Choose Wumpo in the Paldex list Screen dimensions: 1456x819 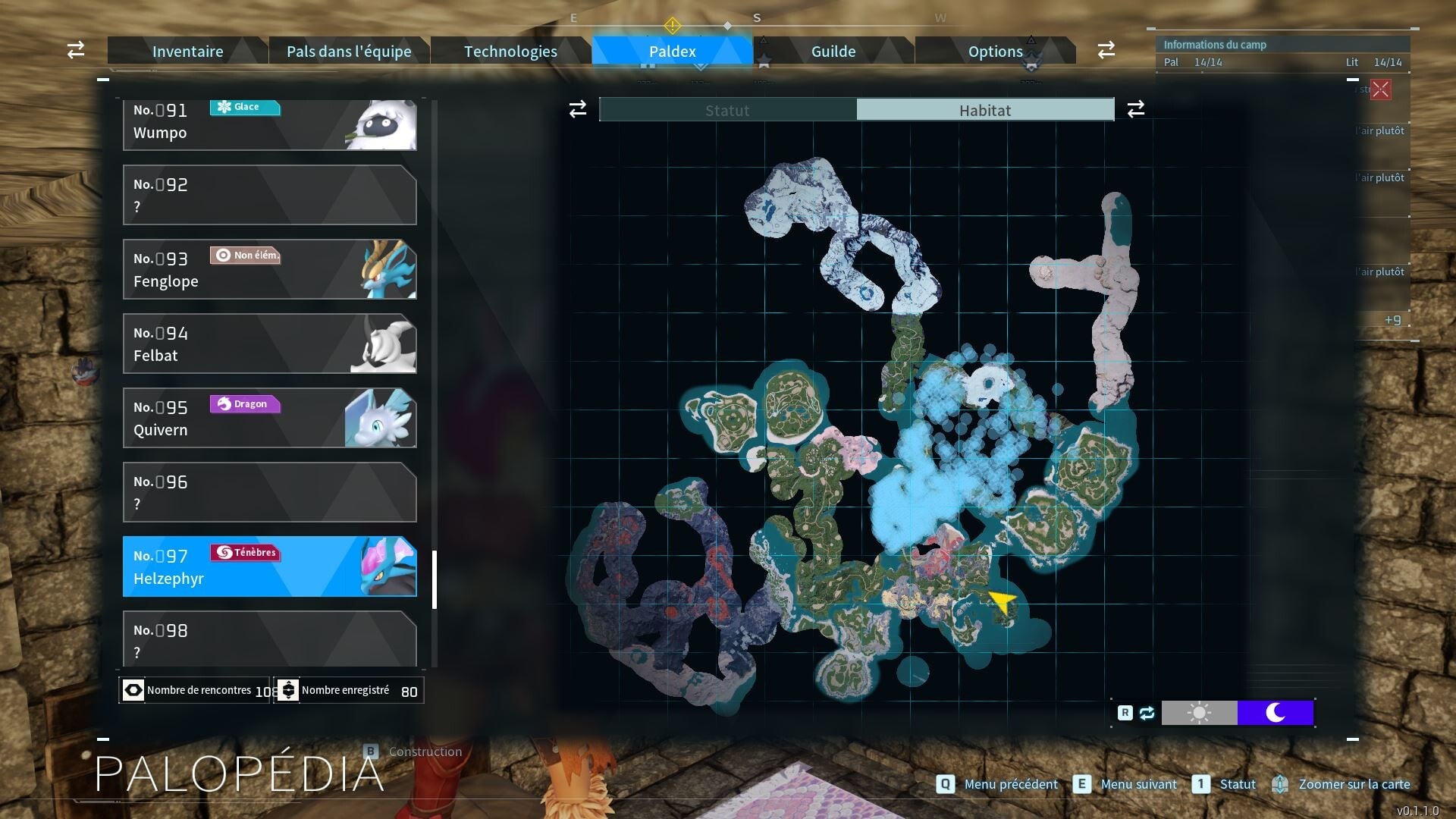coord(269,124)
